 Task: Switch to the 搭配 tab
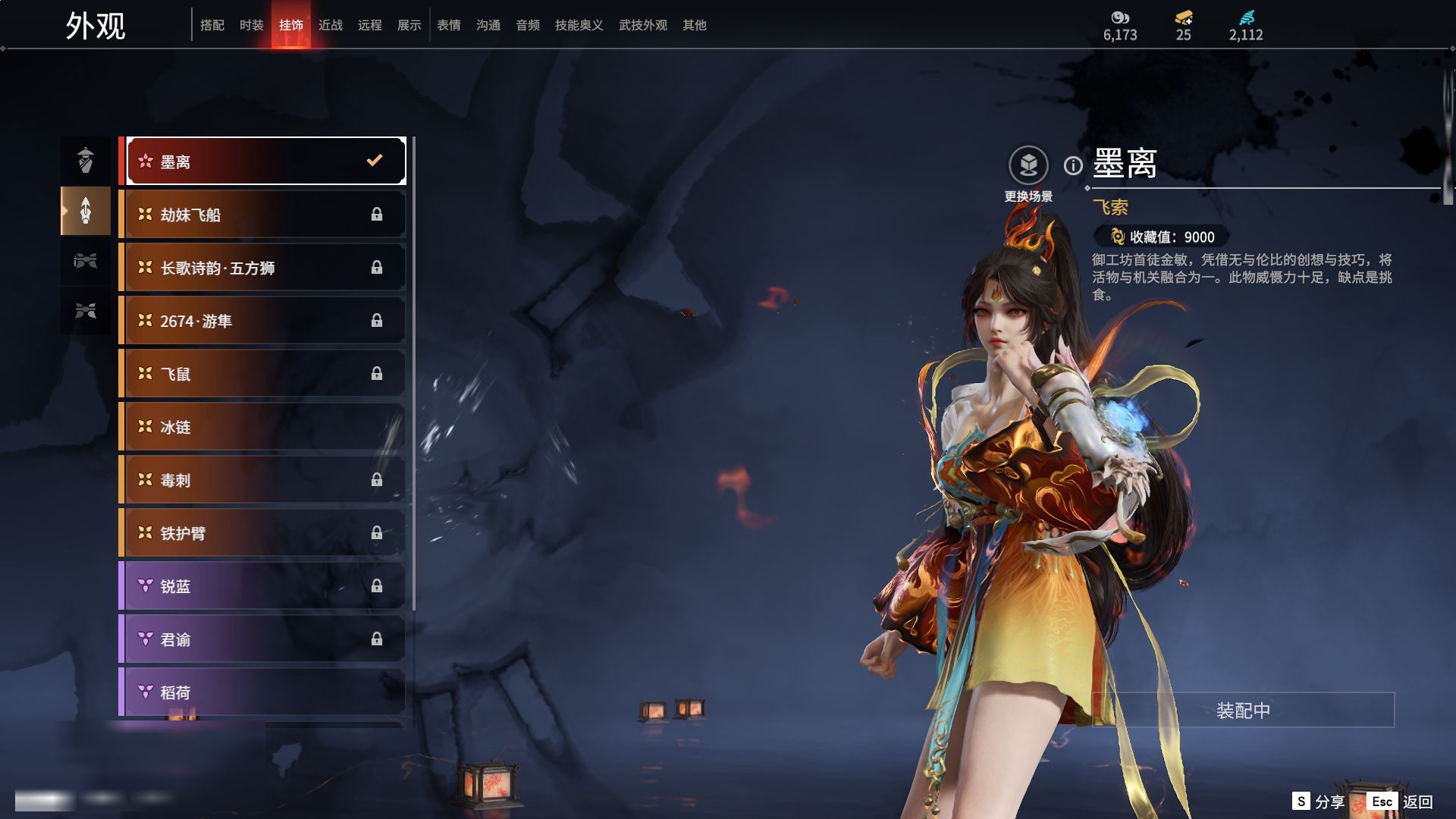point(212,25)
